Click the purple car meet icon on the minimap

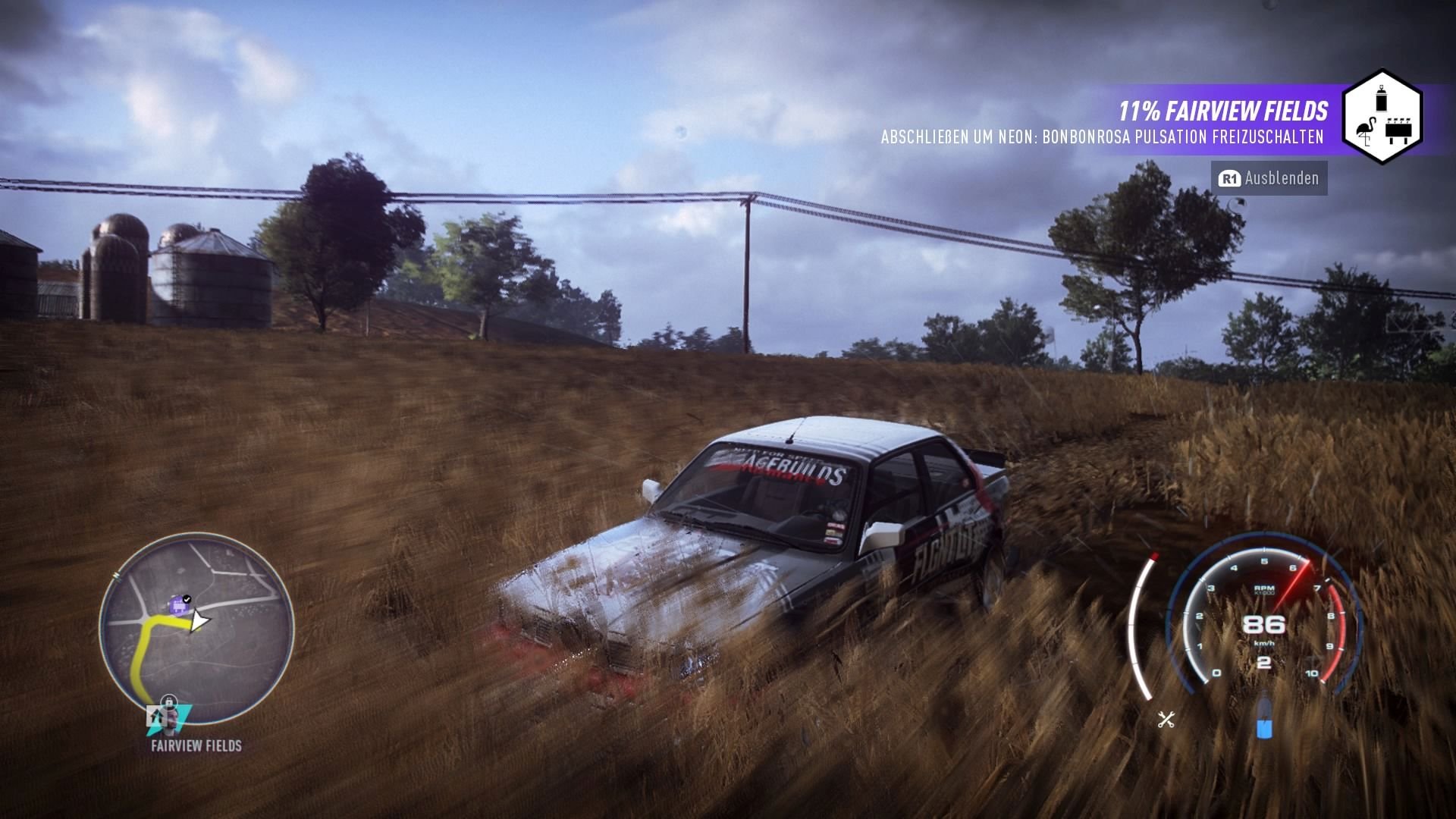pos(178,604)
